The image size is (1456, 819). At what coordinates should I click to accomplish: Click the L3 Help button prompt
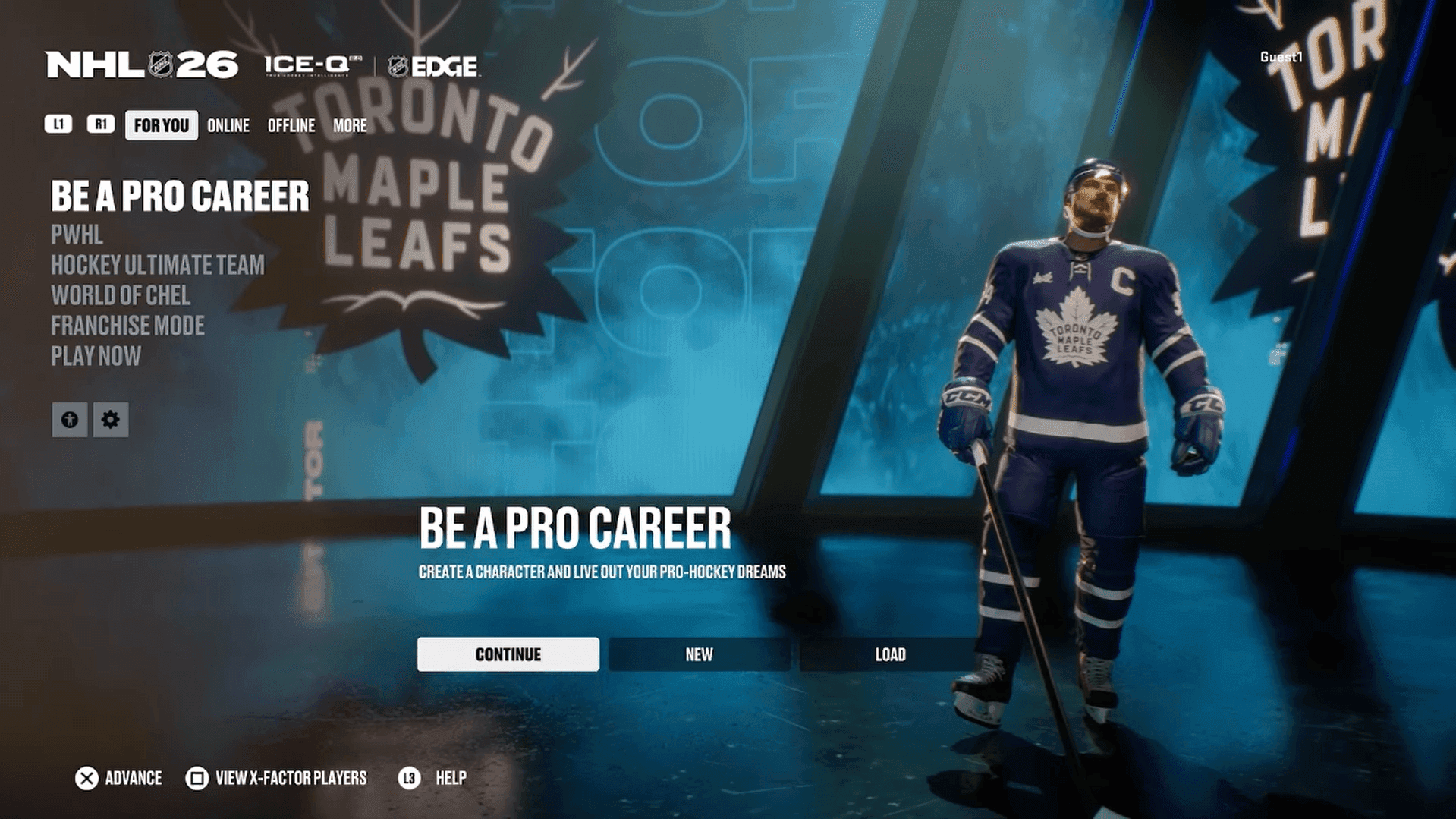[434, 778]
